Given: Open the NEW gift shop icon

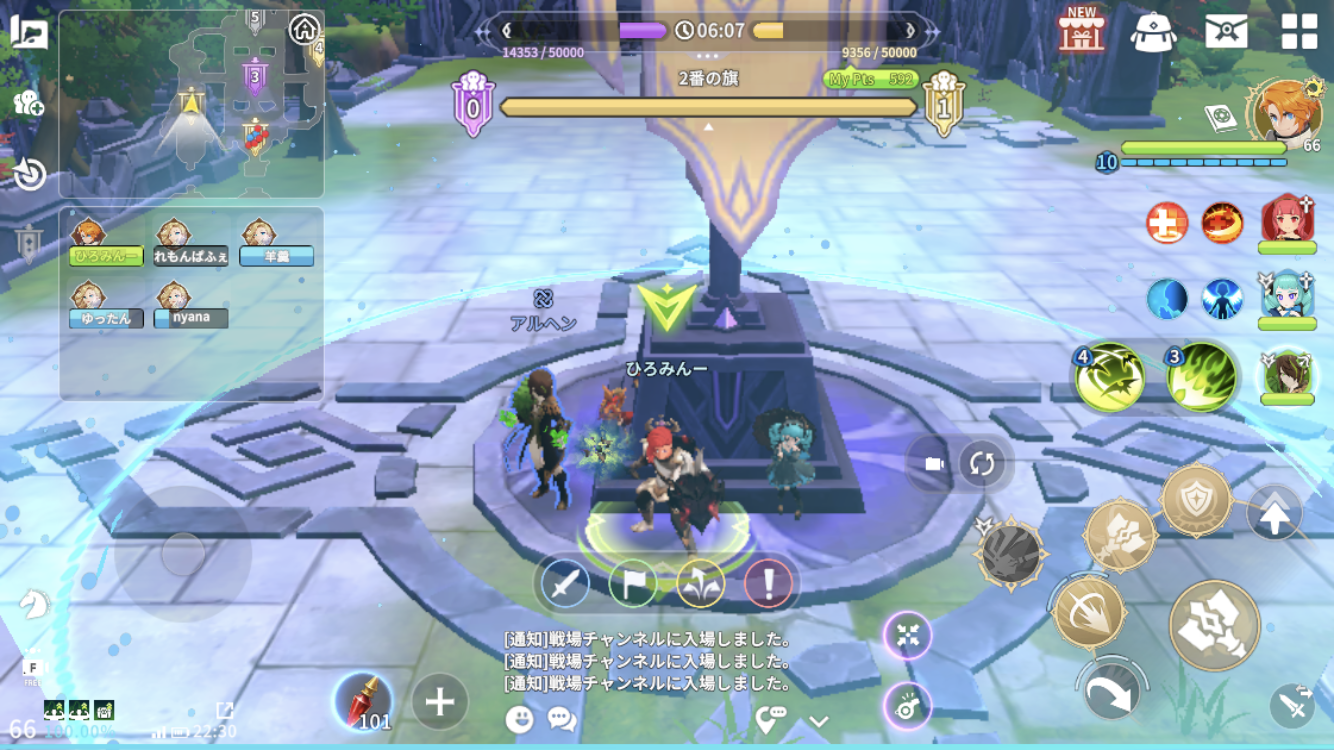Looking at the screenshot, I should tap(1082, 30).
